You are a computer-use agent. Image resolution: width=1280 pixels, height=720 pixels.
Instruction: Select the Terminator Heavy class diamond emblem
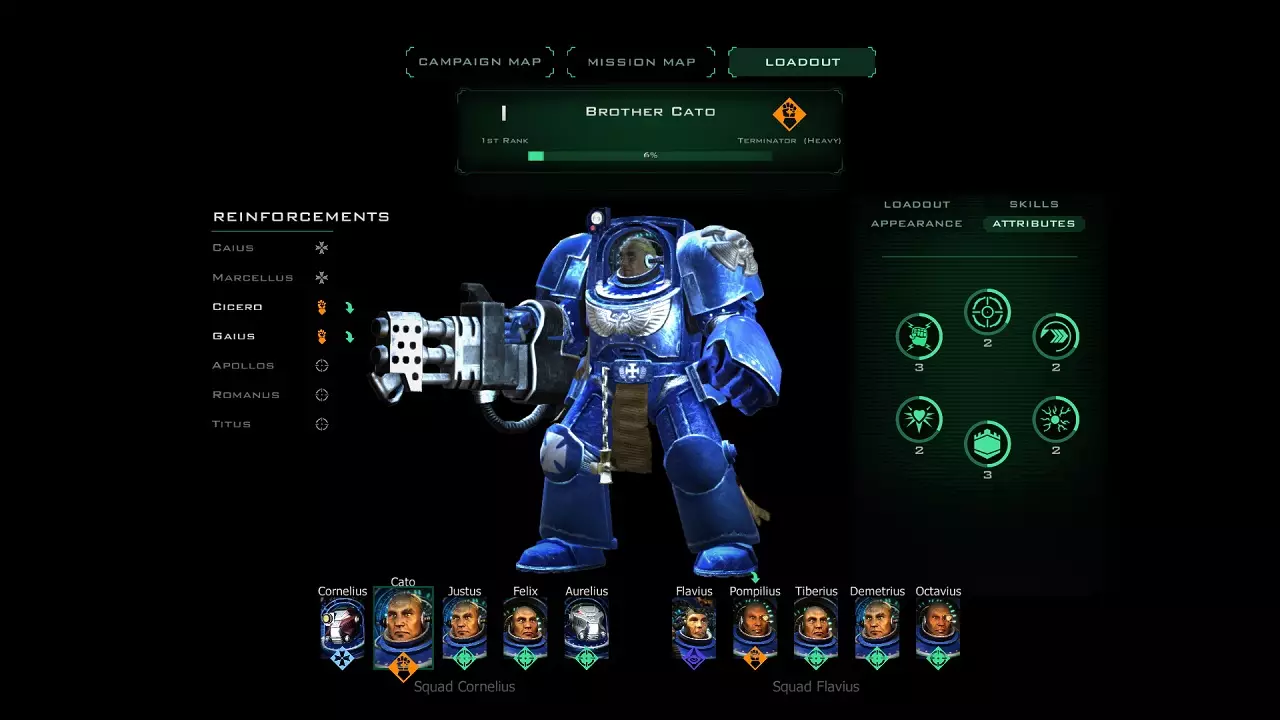coord(788,115)
